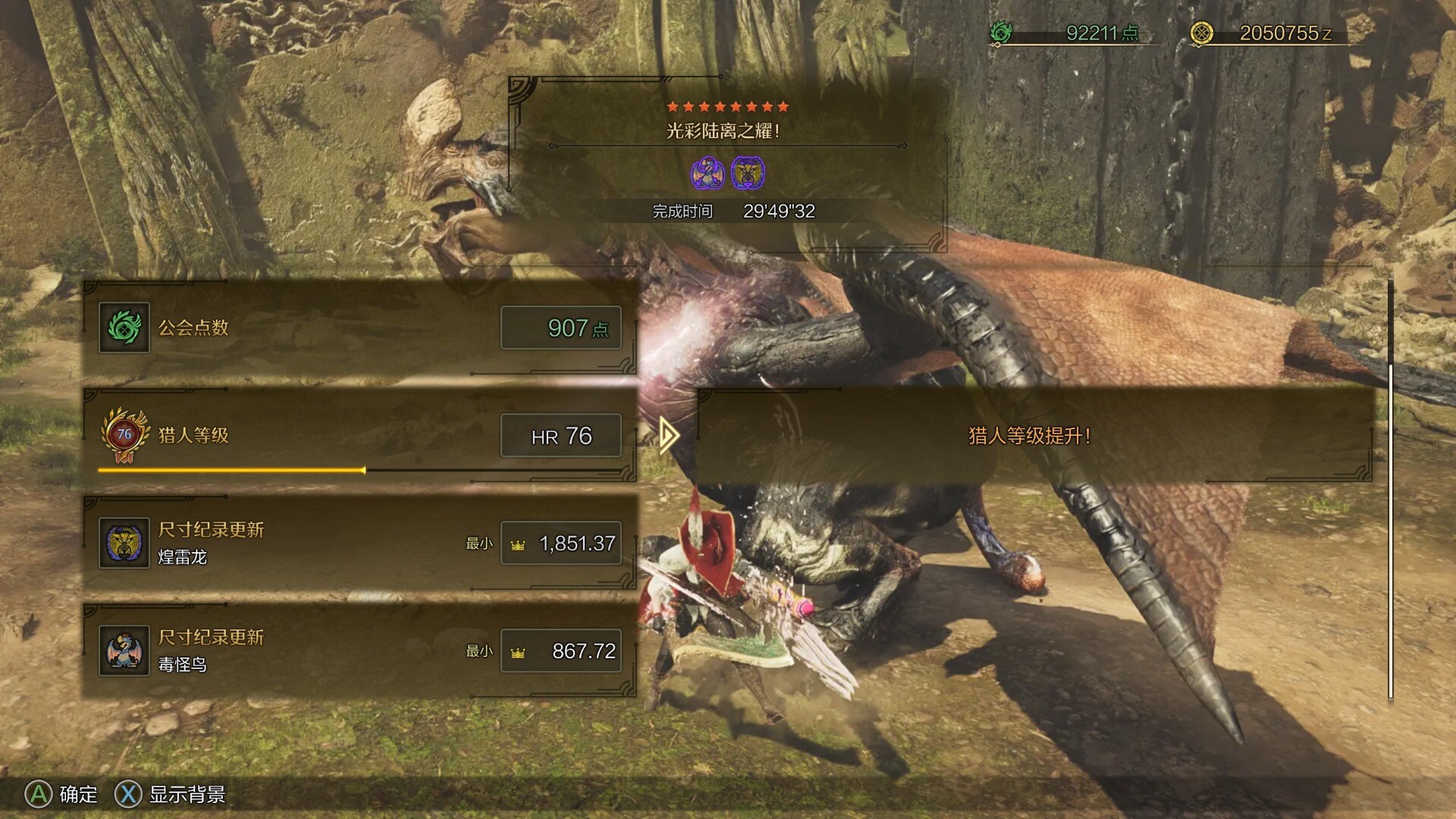The width and height of the screenshot is (1456, 819).
Task: Click the 煌雷龙 target monster icon
Action: (748, 174)
